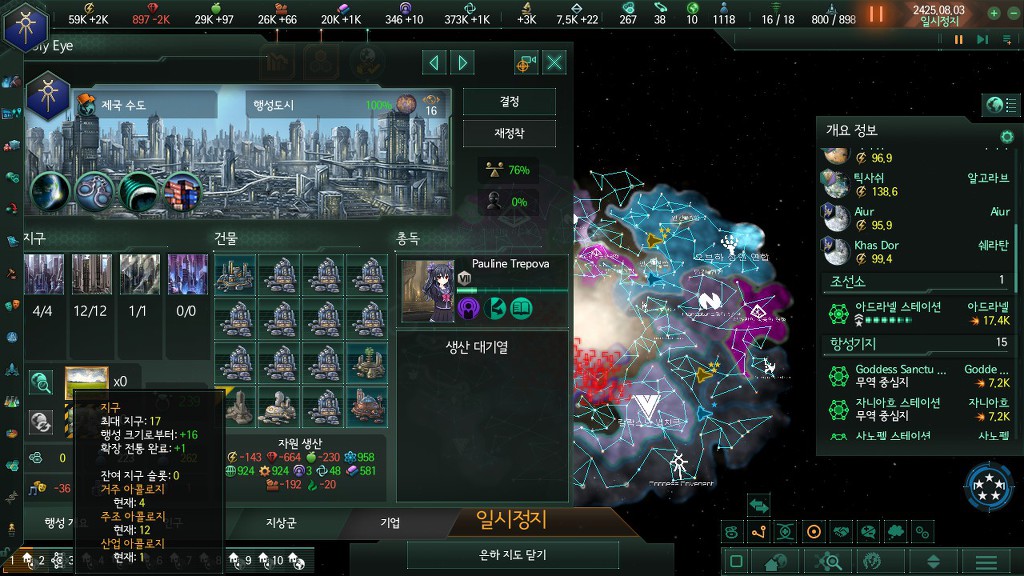Viewport: 1024px width, 576px height.
Task: Open outliner settings gear icon
Action: point(1007,136)
